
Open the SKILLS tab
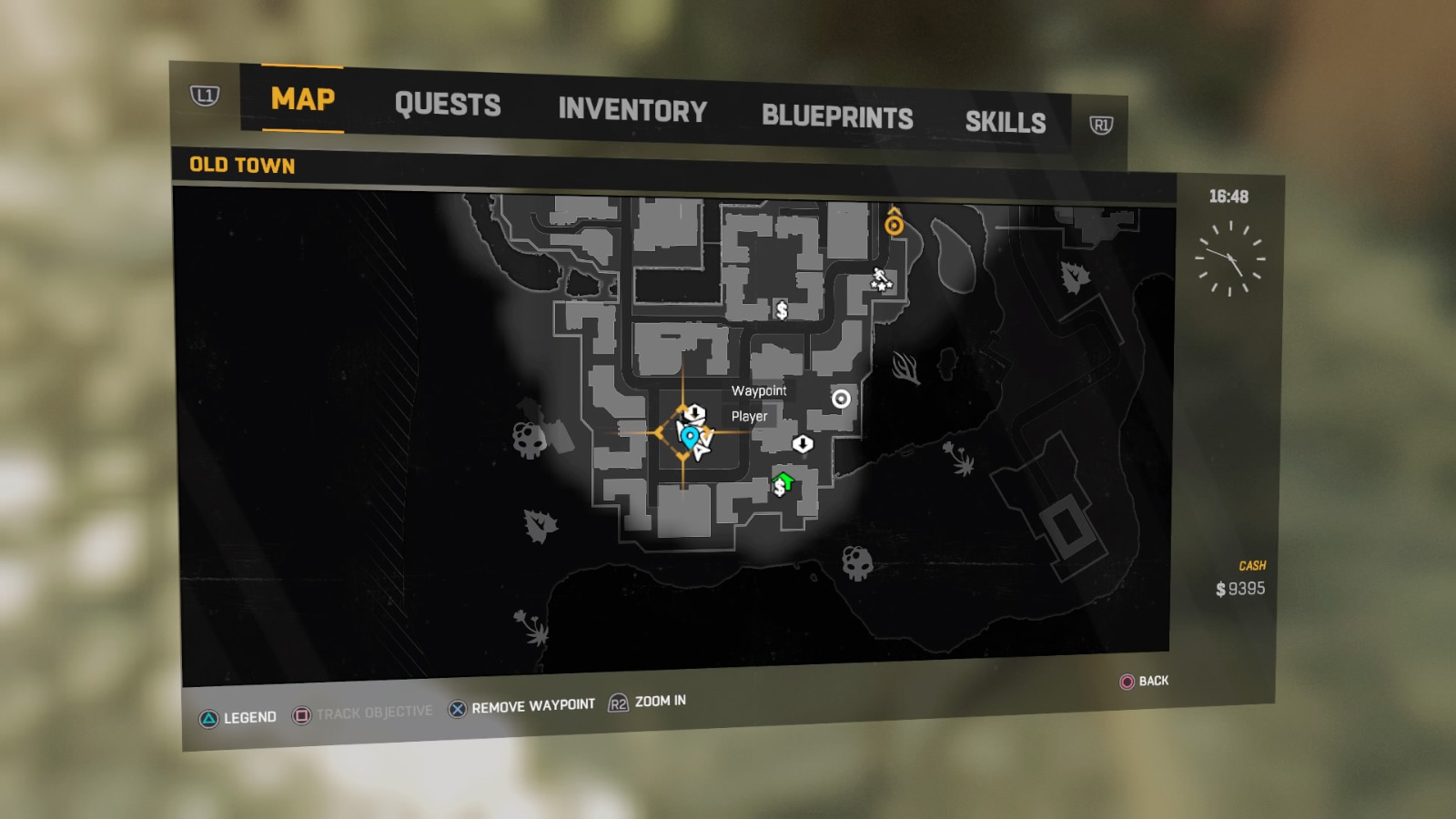(1006, 122)
